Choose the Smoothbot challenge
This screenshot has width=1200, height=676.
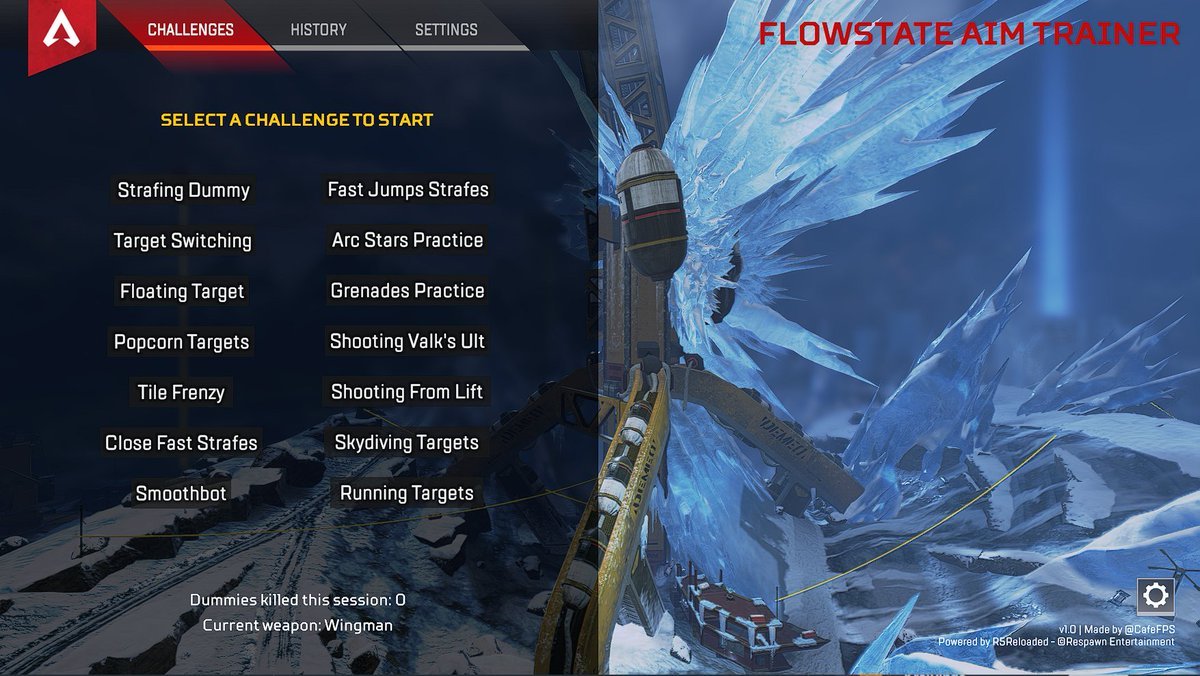click(x=181, y=494)
